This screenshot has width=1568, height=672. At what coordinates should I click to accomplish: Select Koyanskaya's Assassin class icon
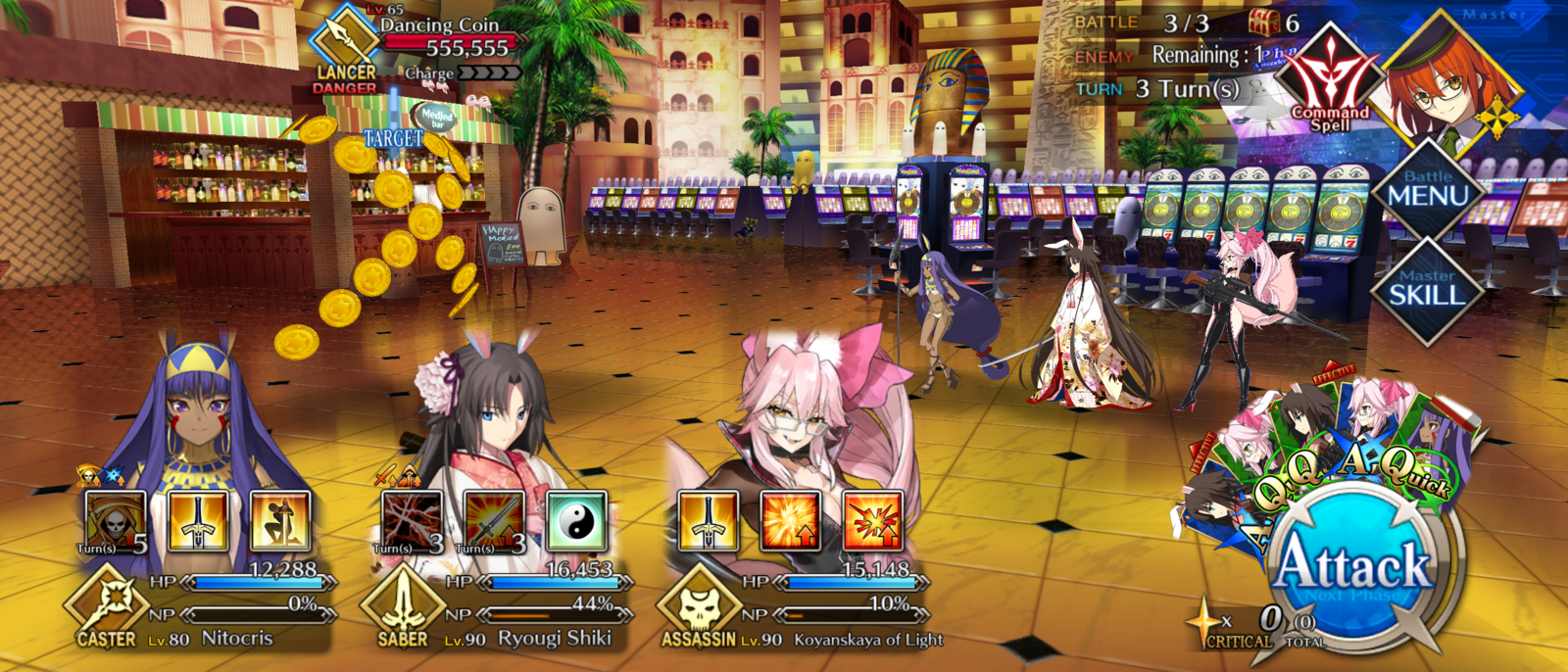click(x=698, y=605)
